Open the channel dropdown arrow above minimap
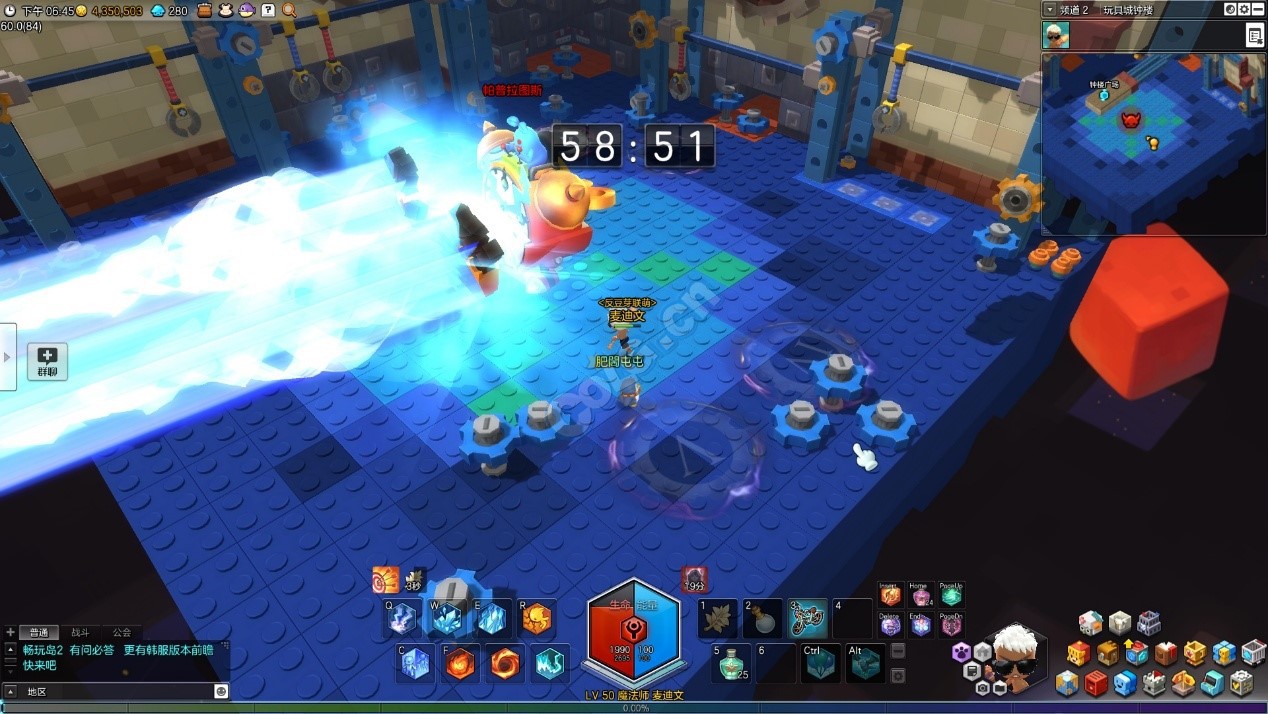 click(1049, 9)
